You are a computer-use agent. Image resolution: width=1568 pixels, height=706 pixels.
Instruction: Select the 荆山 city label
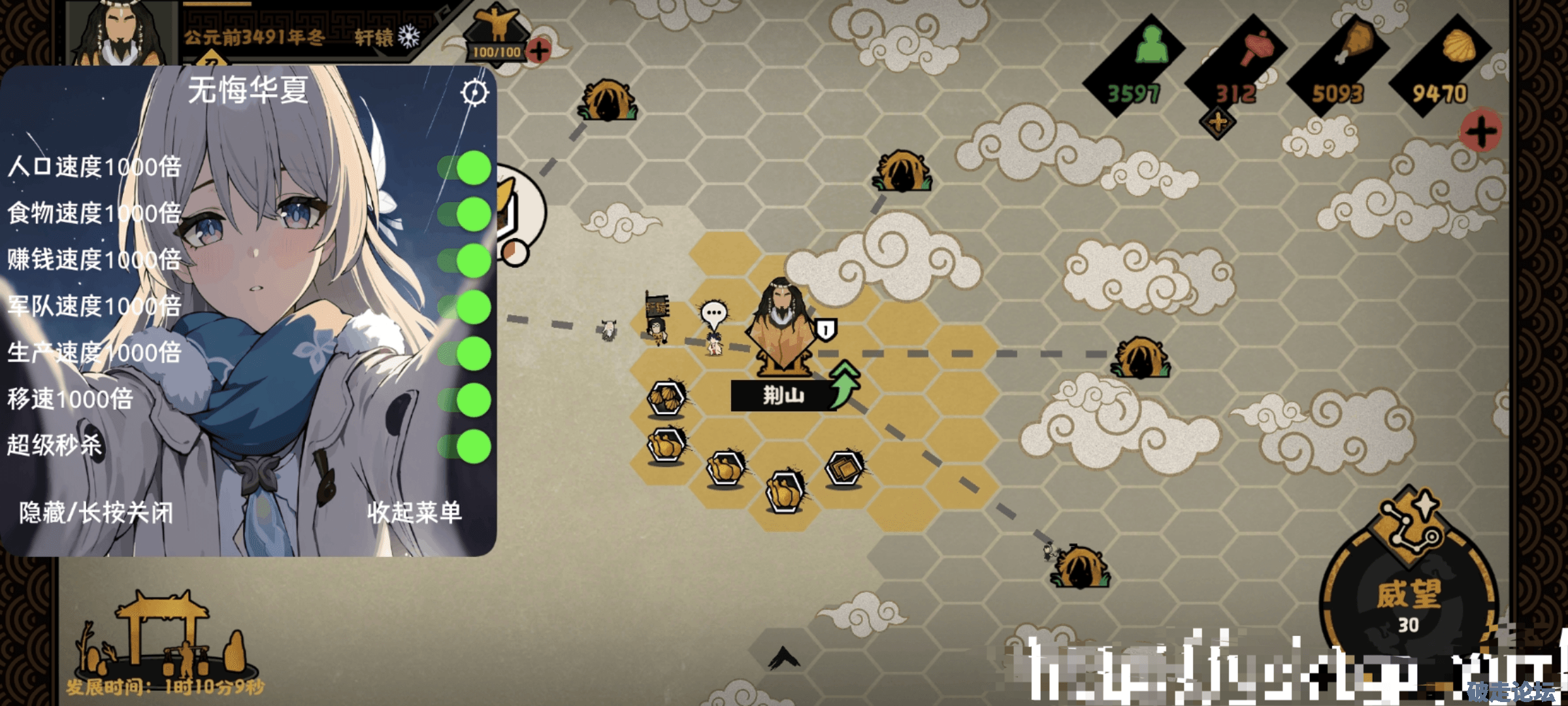pyautogui.click(x=783, y=395)
